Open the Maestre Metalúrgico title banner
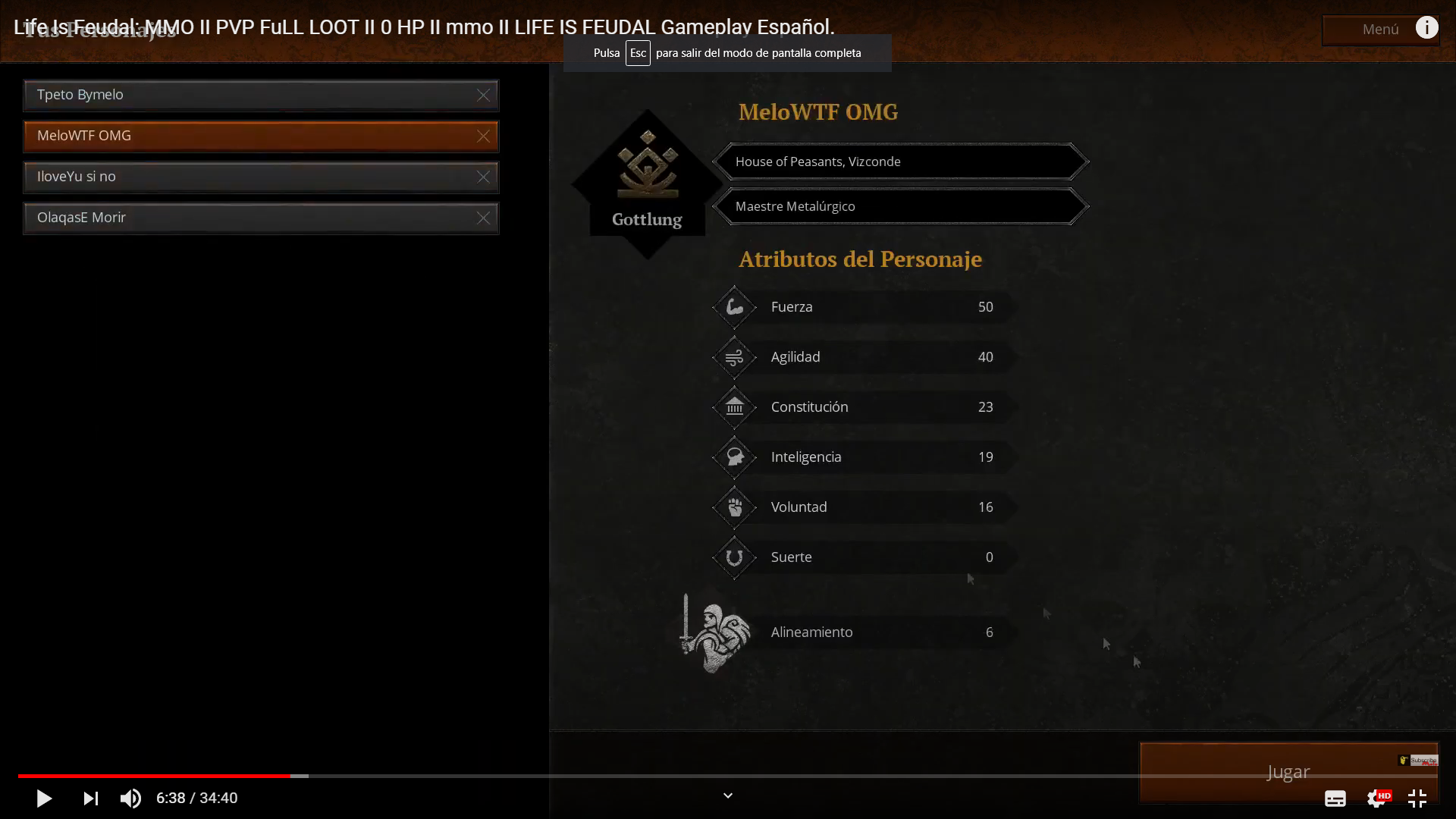Screen dimensions: 1456x819 click(x=901, y=206)
